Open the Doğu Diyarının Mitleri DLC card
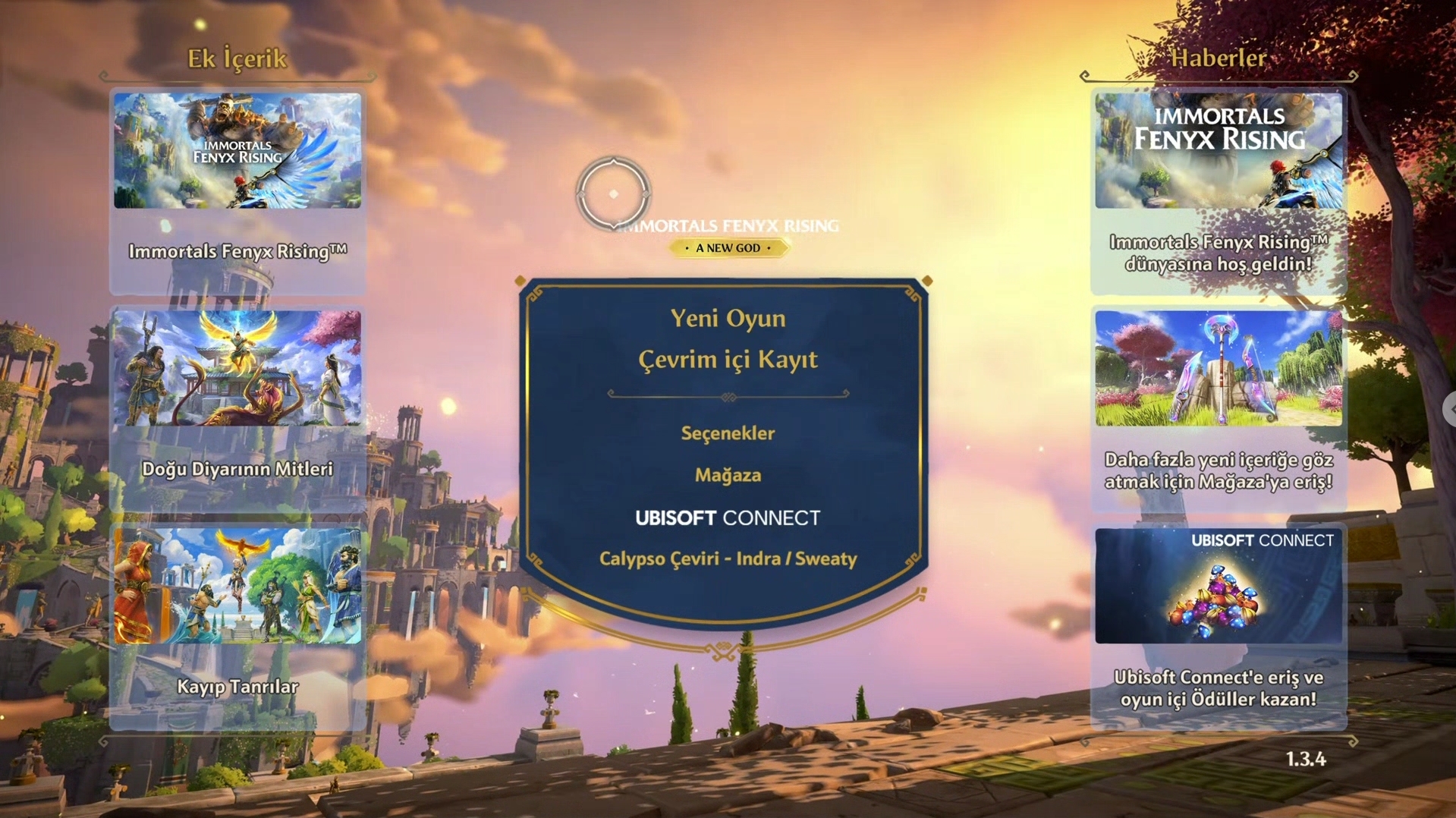Viewport: 1456px width, 818px height. [237, 408]
